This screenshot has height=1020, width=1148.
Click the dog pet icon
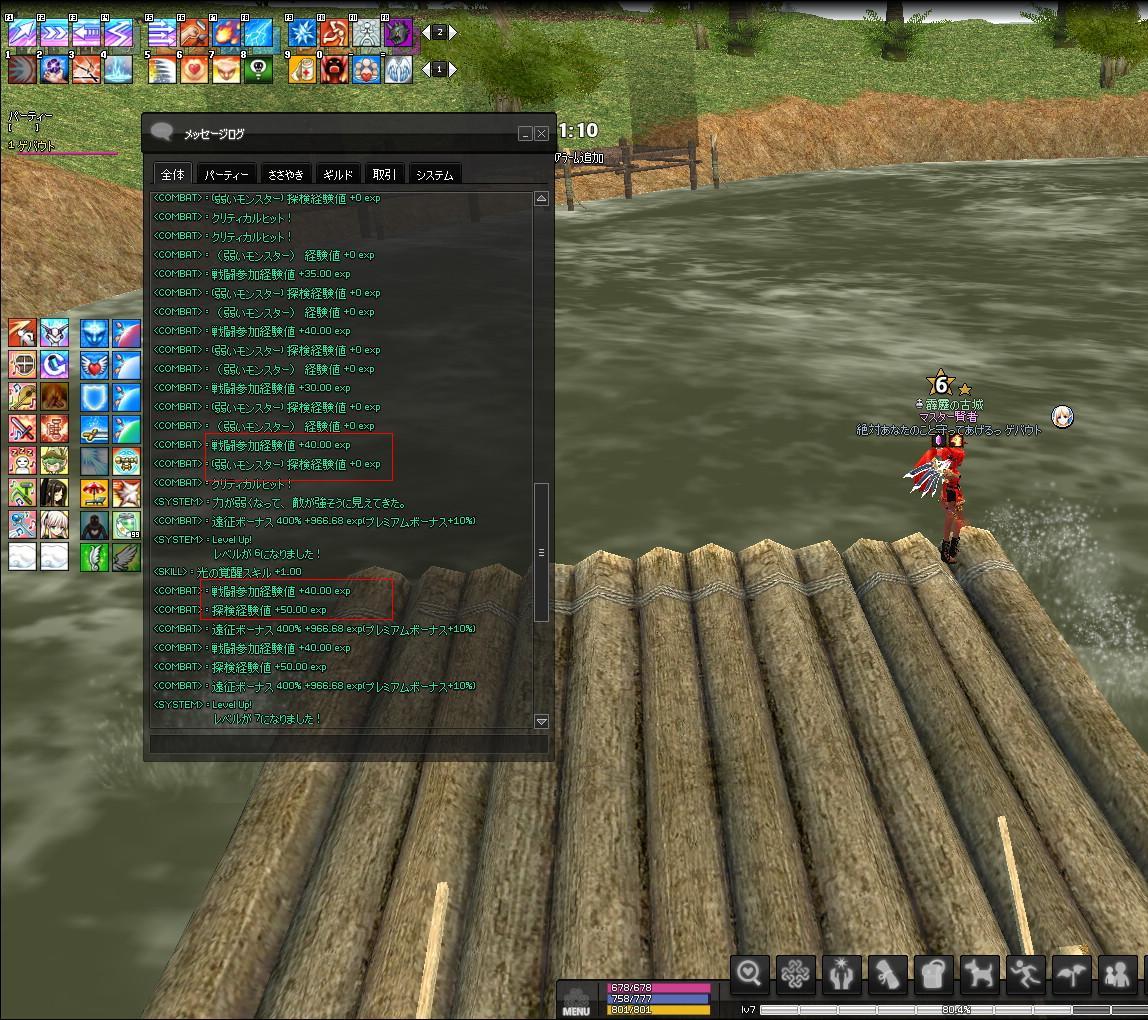(x=977, y=972)
